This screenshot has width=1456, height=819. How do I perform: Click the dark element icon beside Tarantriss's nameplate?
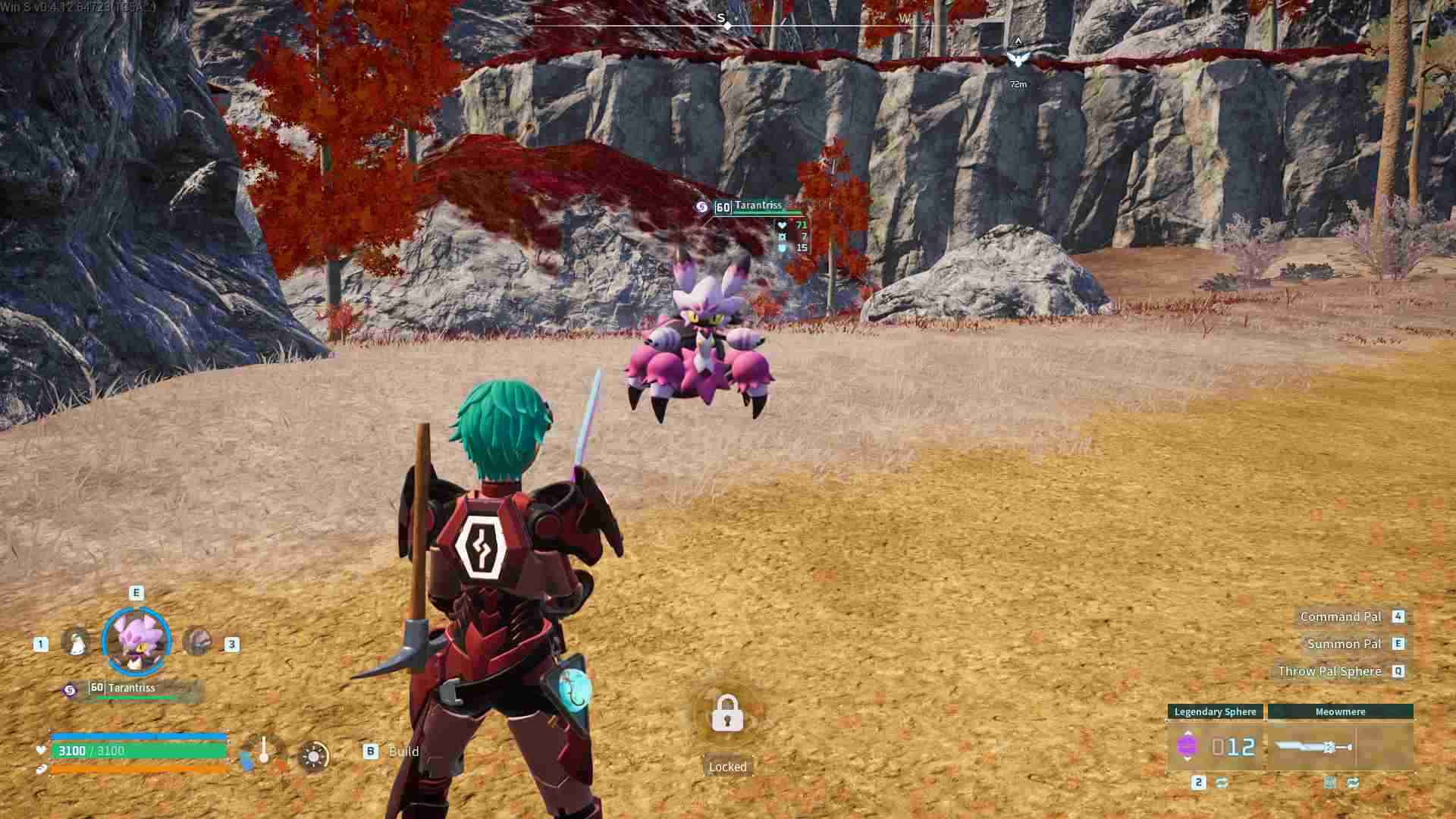701,208
